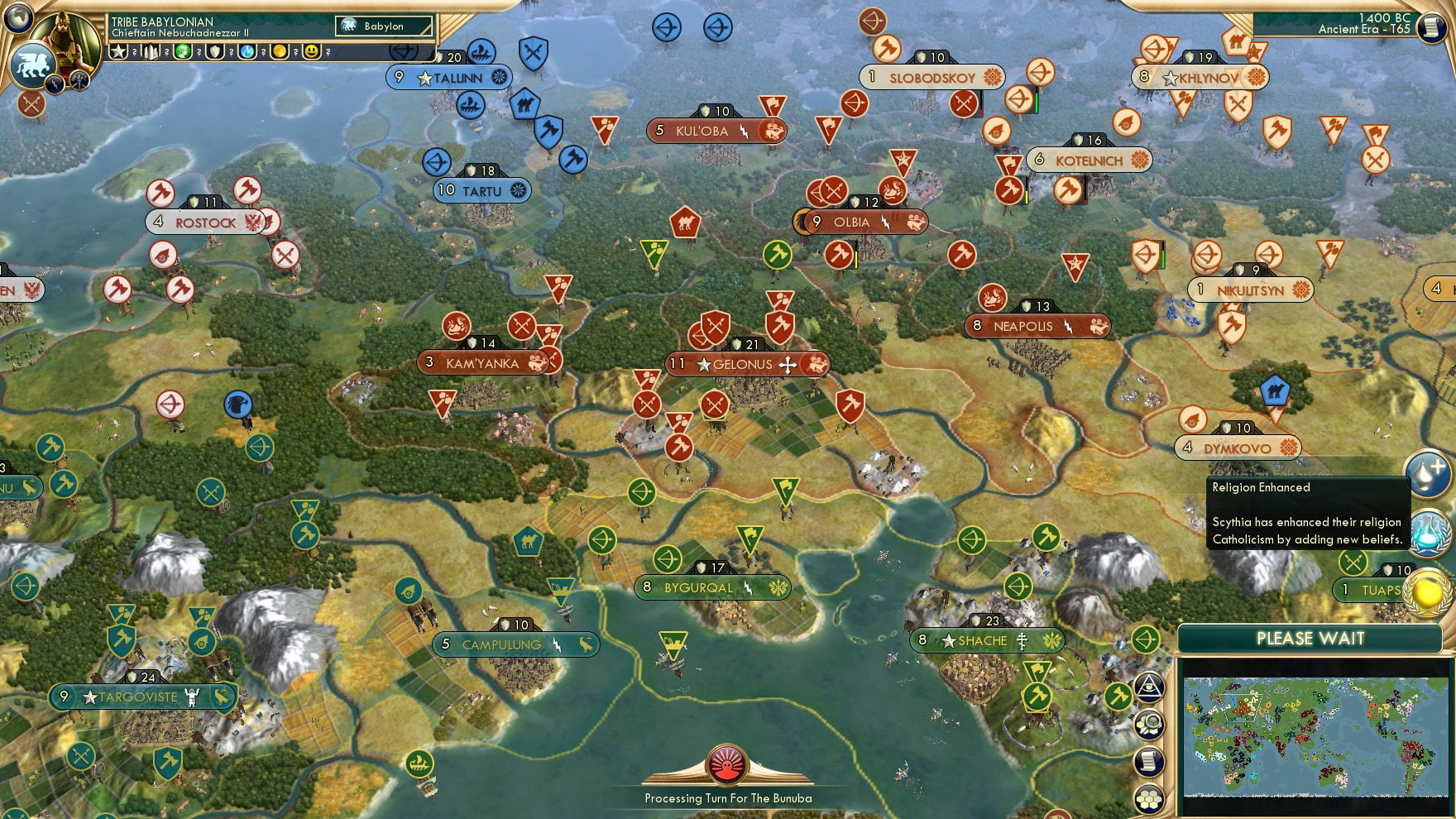1456x819 pixels.
Task: Click the blue science flask icon in the status bar
Action: 247,51
